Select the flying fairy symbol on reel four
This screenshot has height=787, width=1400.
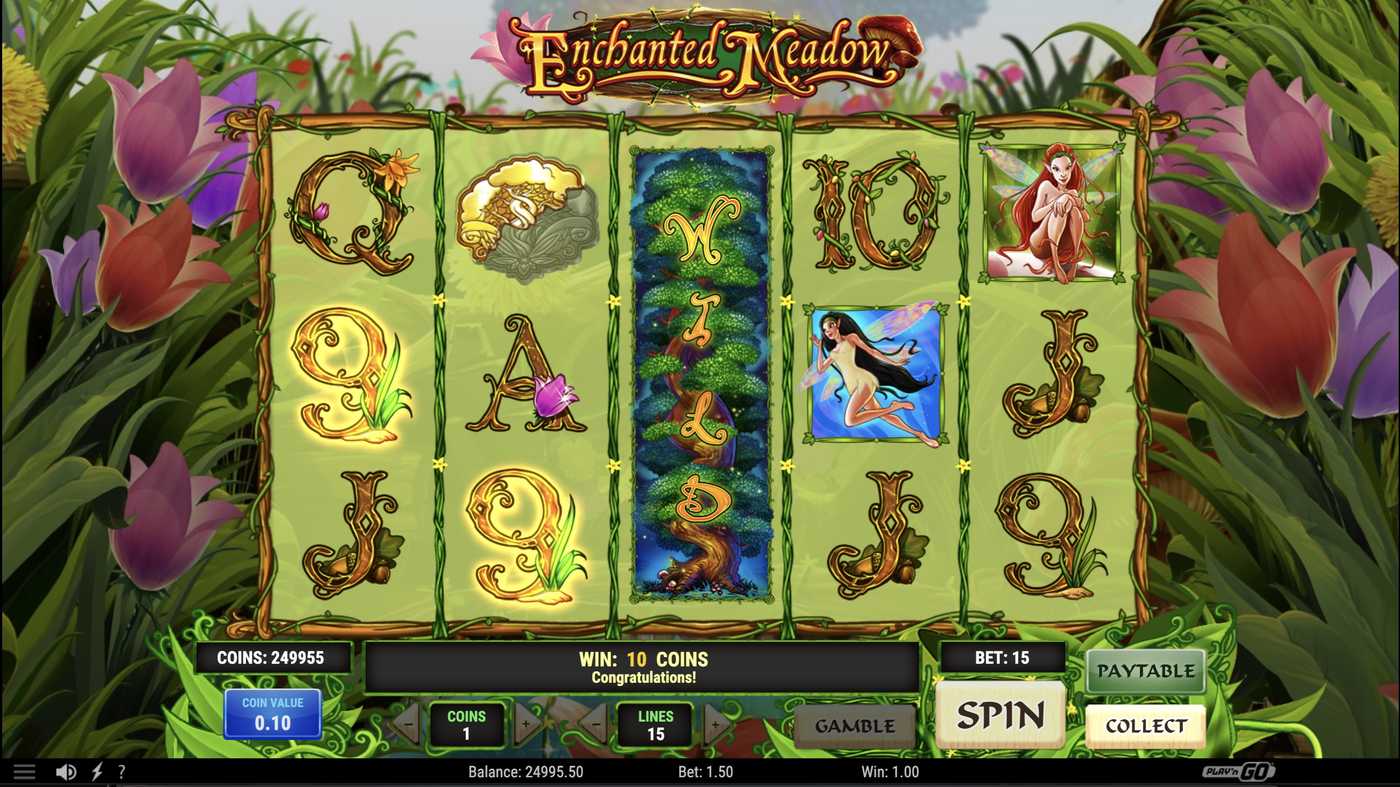(869, 372)
